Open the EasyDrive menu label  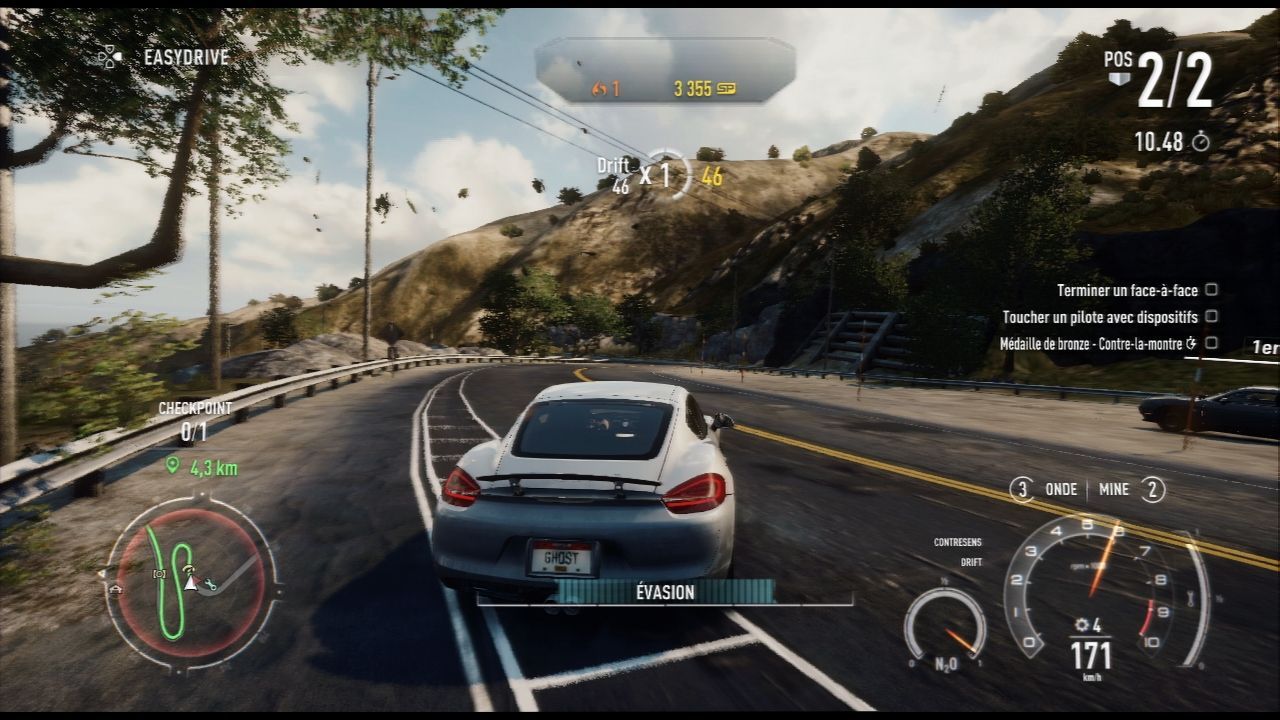186,57
